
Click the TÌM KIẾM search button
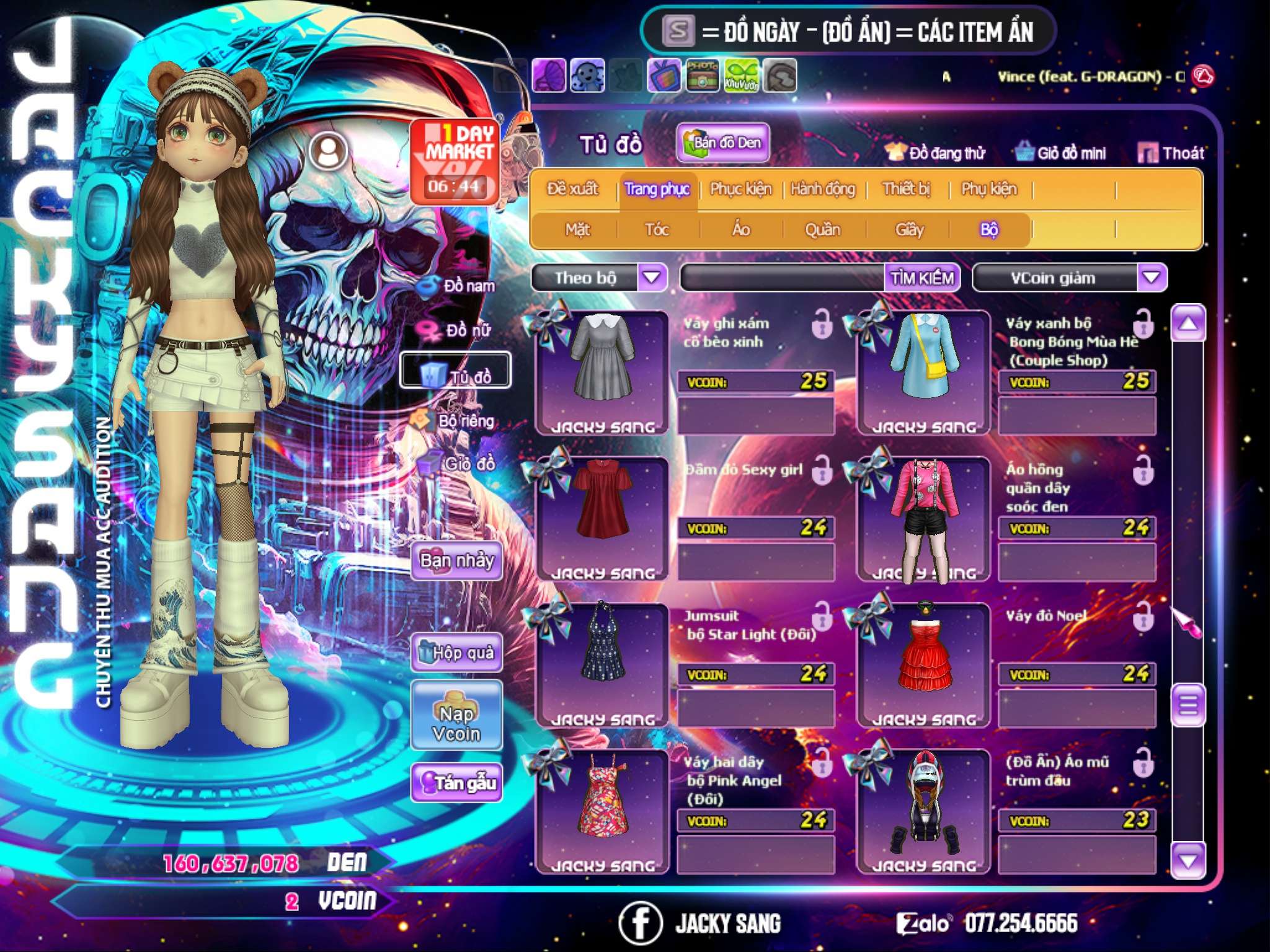coord(922,278)
